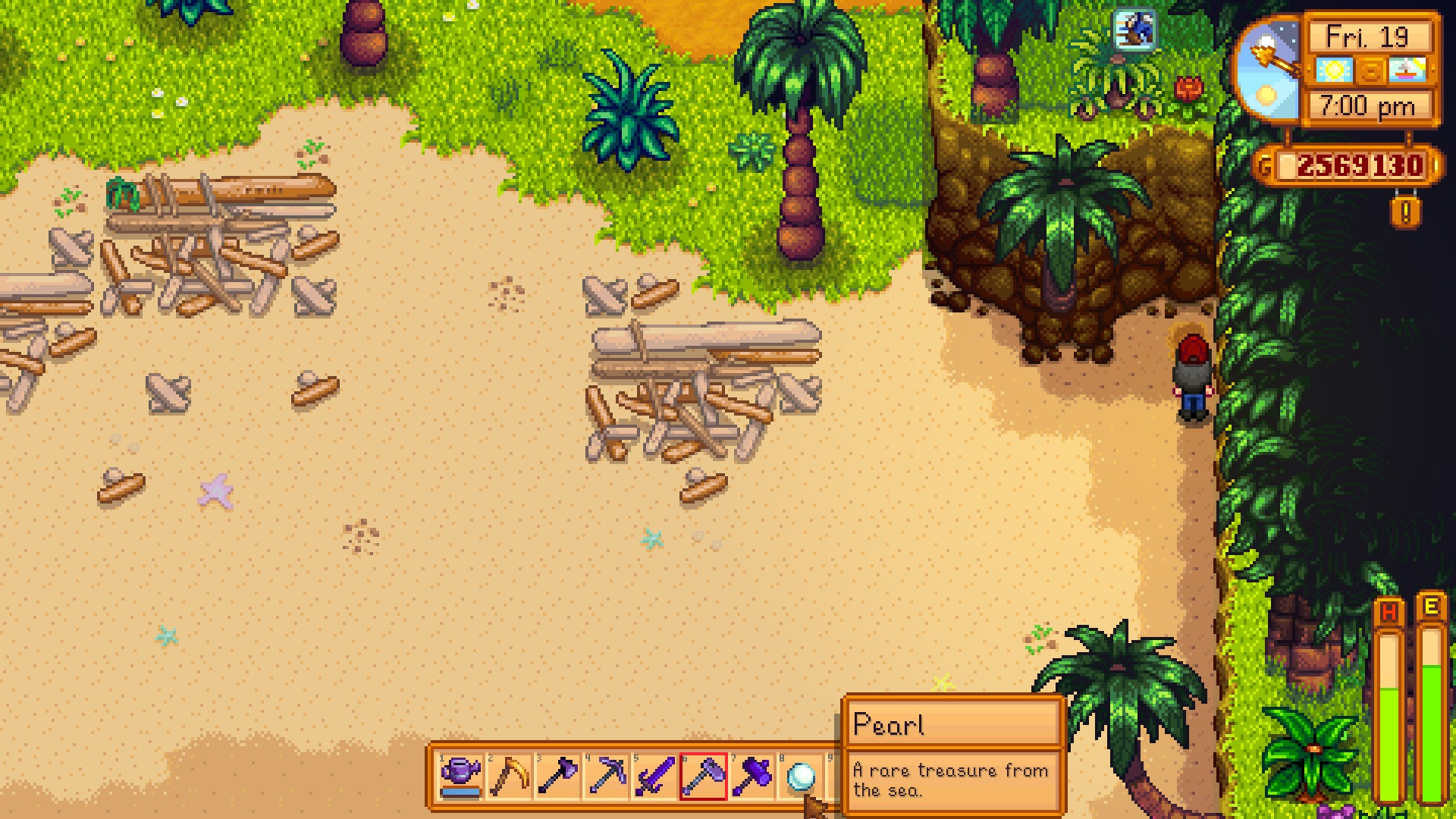
Task: Click the festival boat icon
Action: [1406, 70]
